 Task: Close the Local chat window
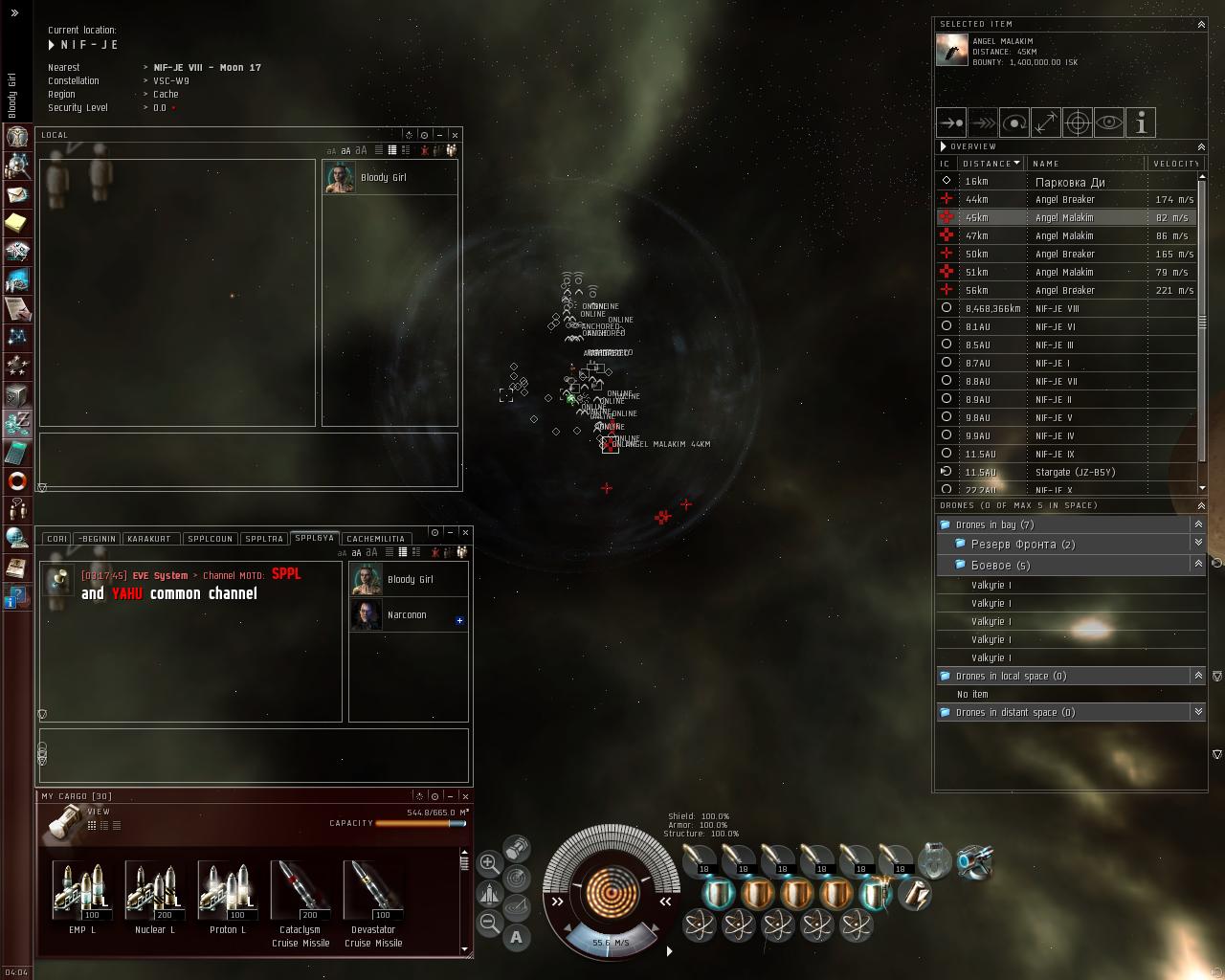pos(456,135)
